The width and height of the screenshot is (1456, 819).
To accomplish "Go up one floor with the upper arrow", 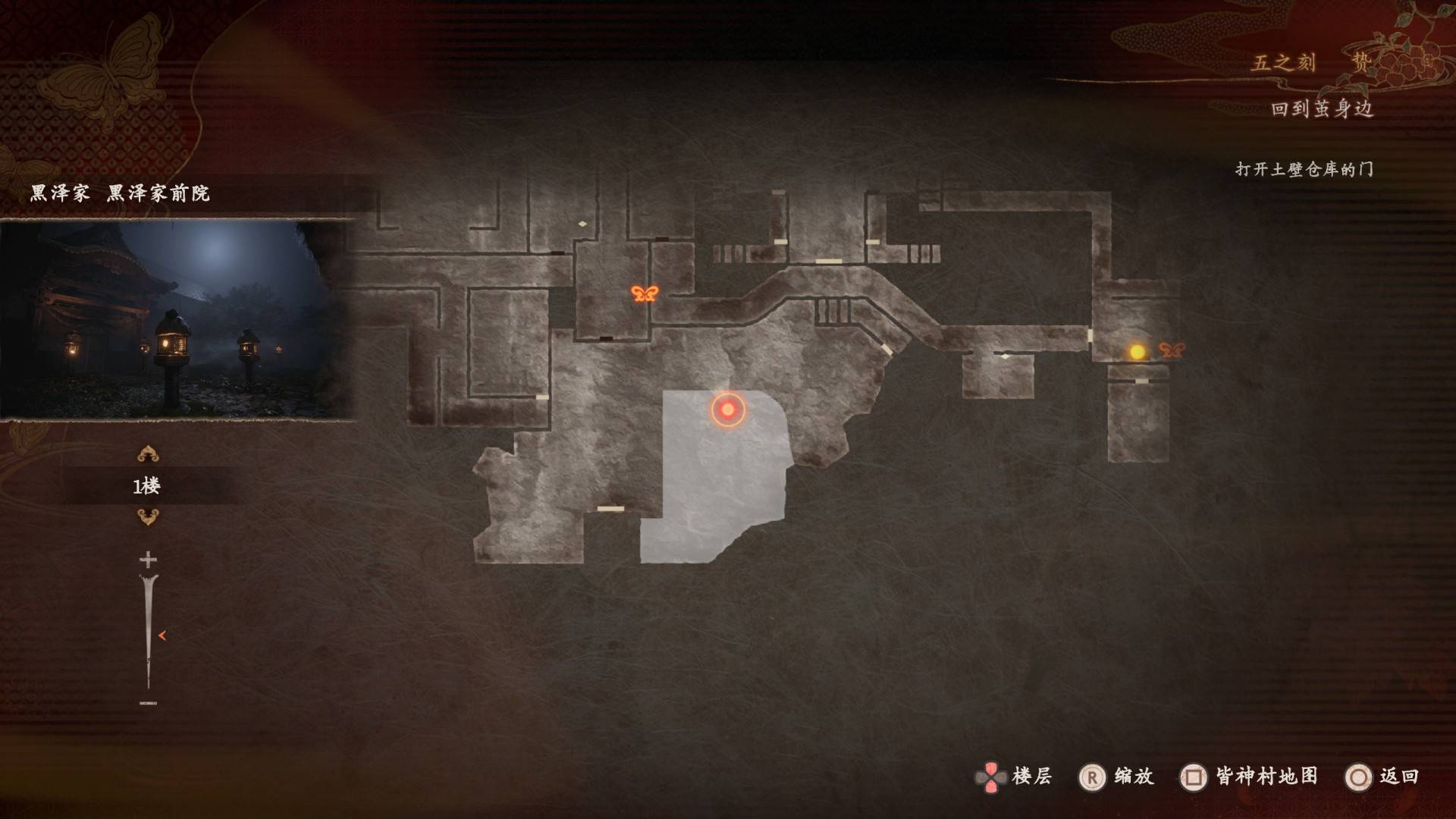I will [148, 455].
